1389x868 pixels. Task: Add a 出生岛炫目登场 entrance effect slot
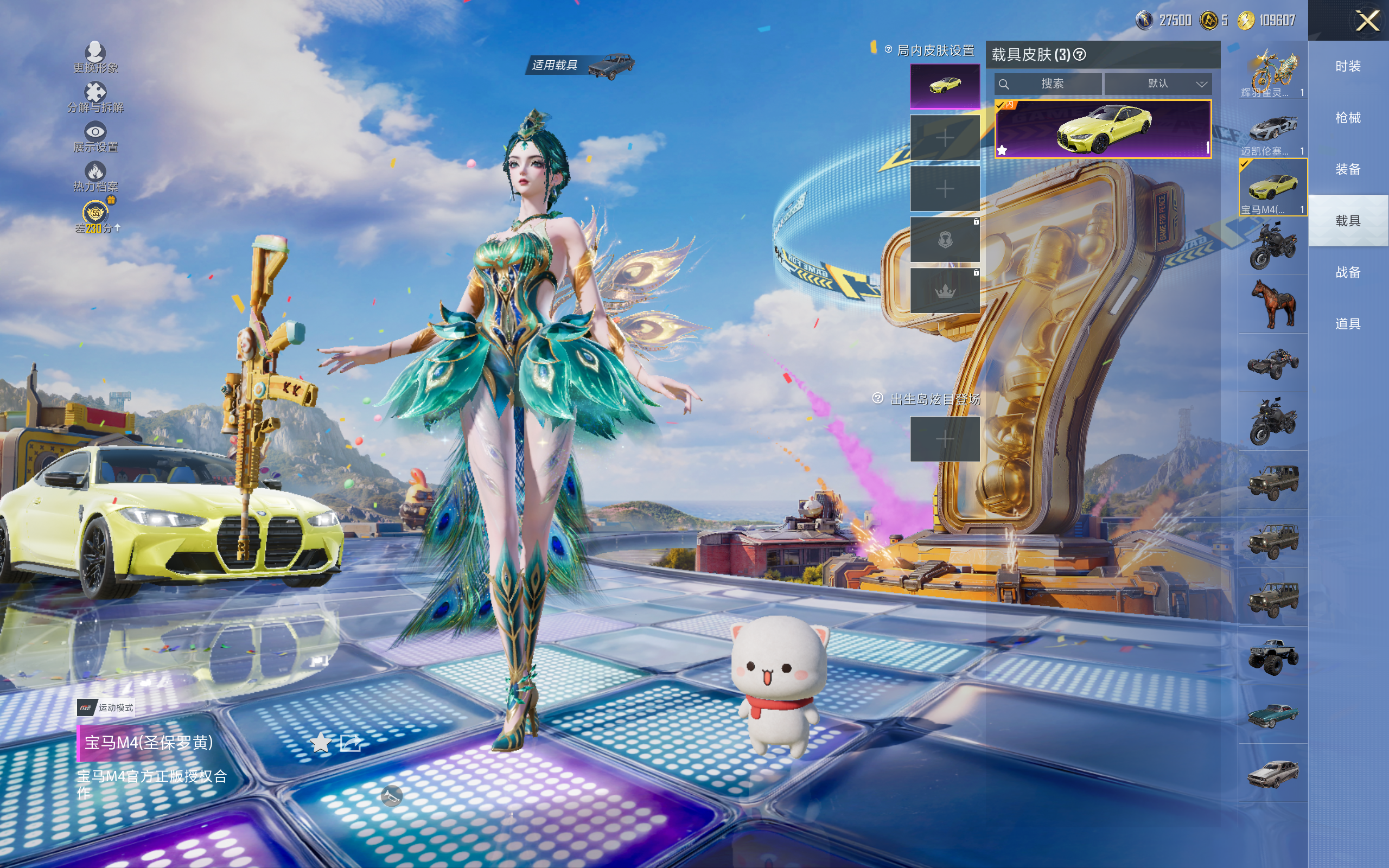click(945, 439)
